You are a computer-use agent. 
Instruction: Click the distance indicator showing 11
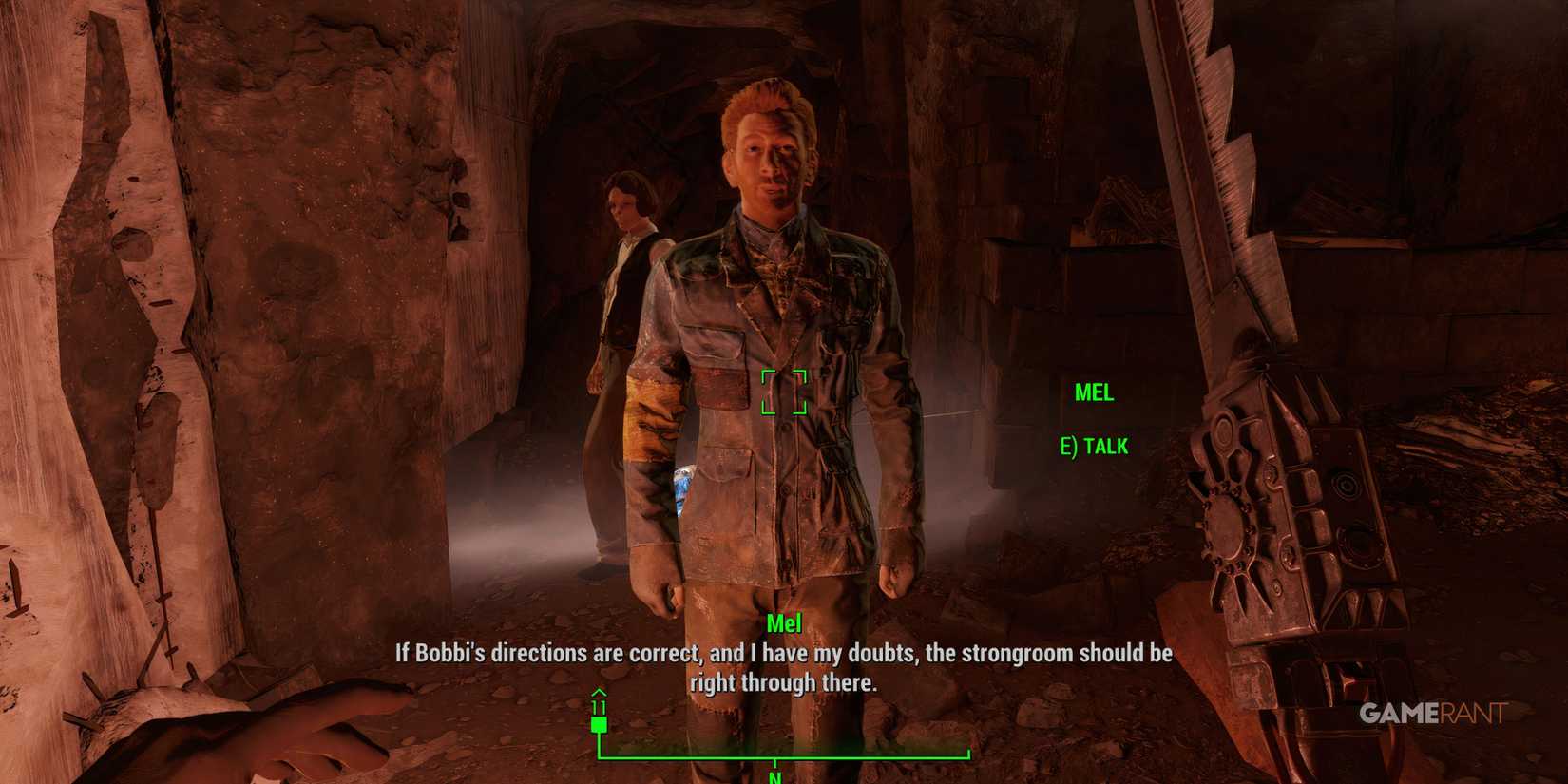(600, 707)
